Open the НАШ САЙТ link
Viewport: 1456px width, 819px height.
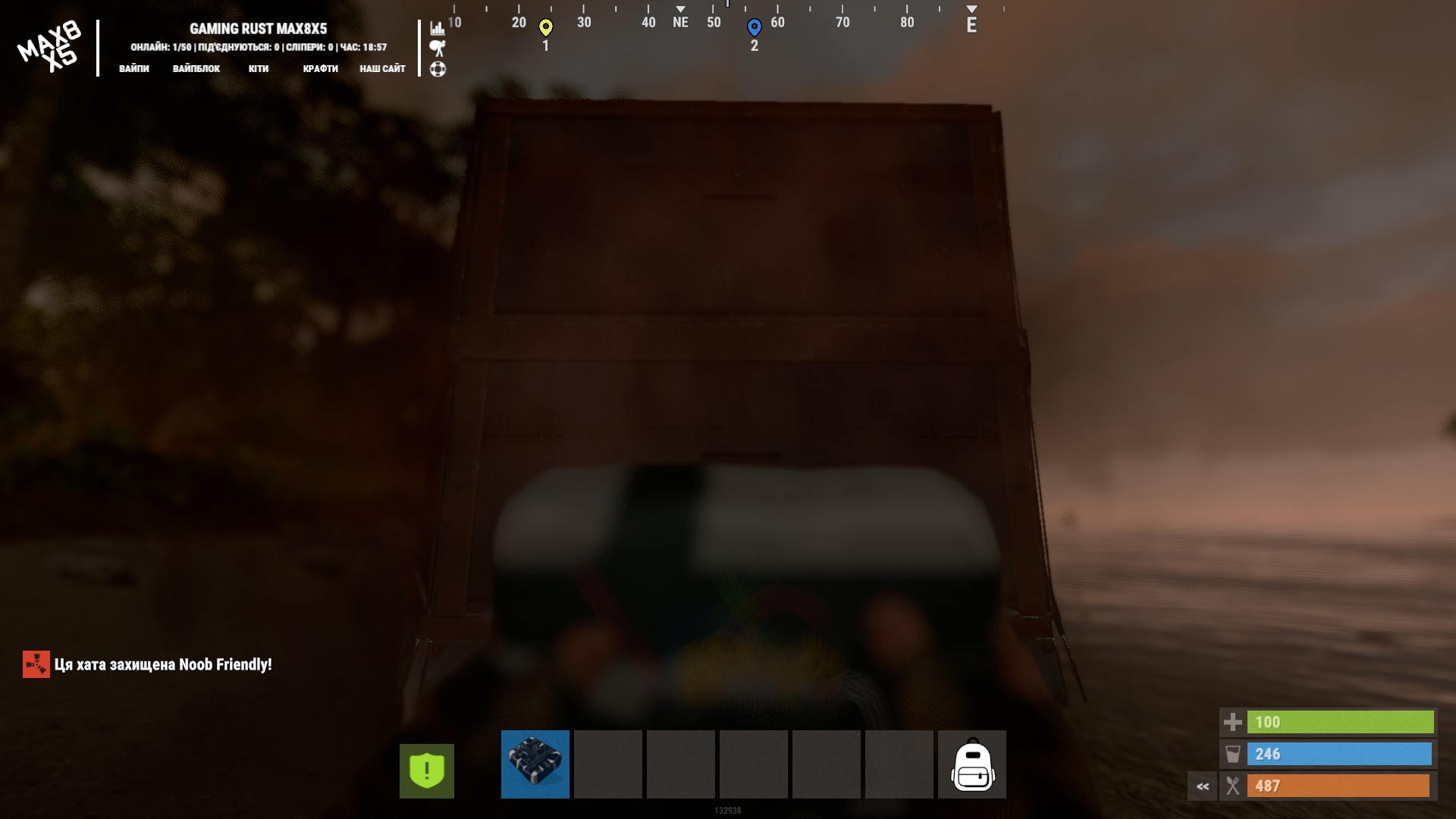(x=382, y=68)
